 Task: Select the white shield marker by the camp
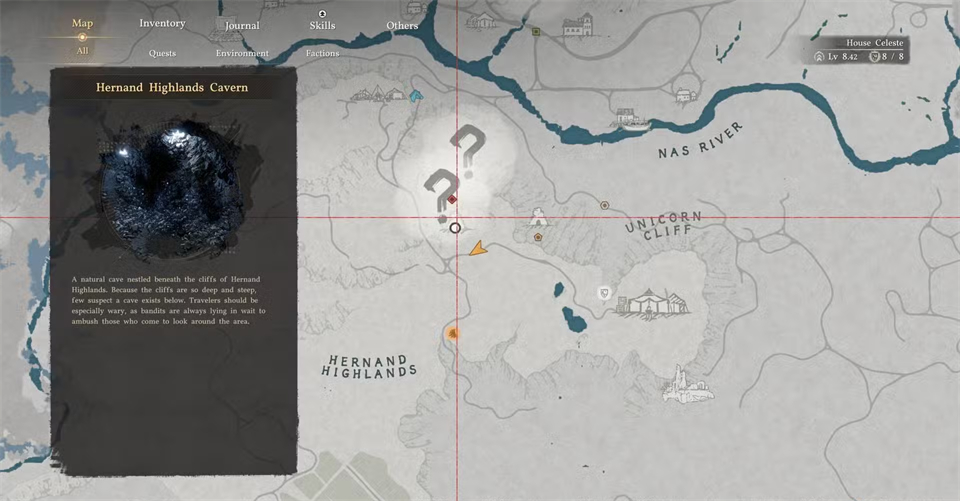[x=603, y=293]
